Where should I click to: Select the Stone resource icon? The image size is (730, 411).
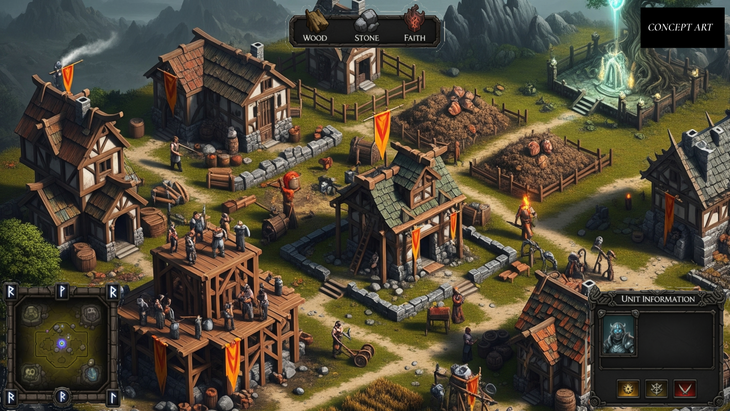coord(366,20)
